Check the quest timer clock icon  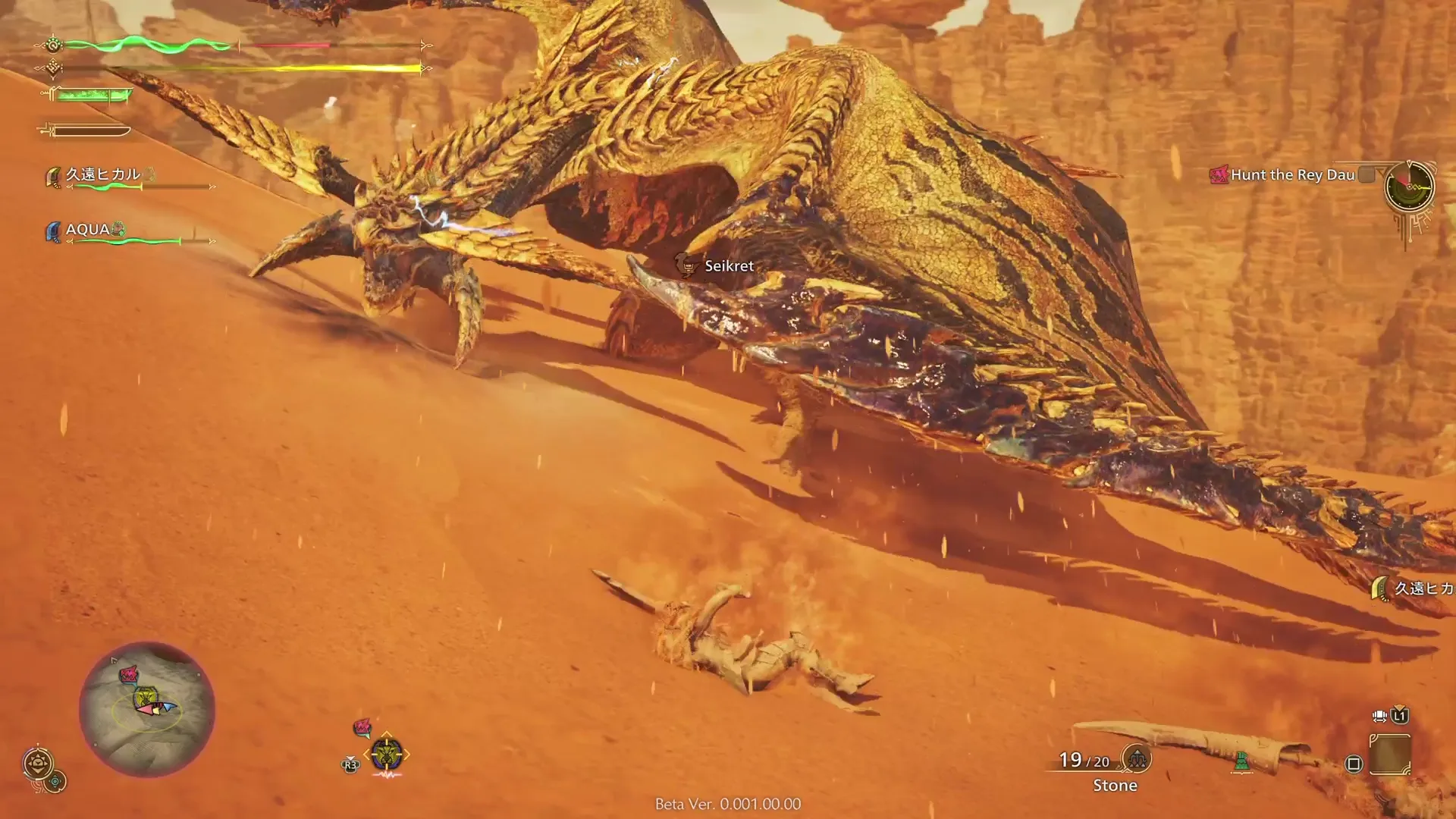tap(1409, 186)
